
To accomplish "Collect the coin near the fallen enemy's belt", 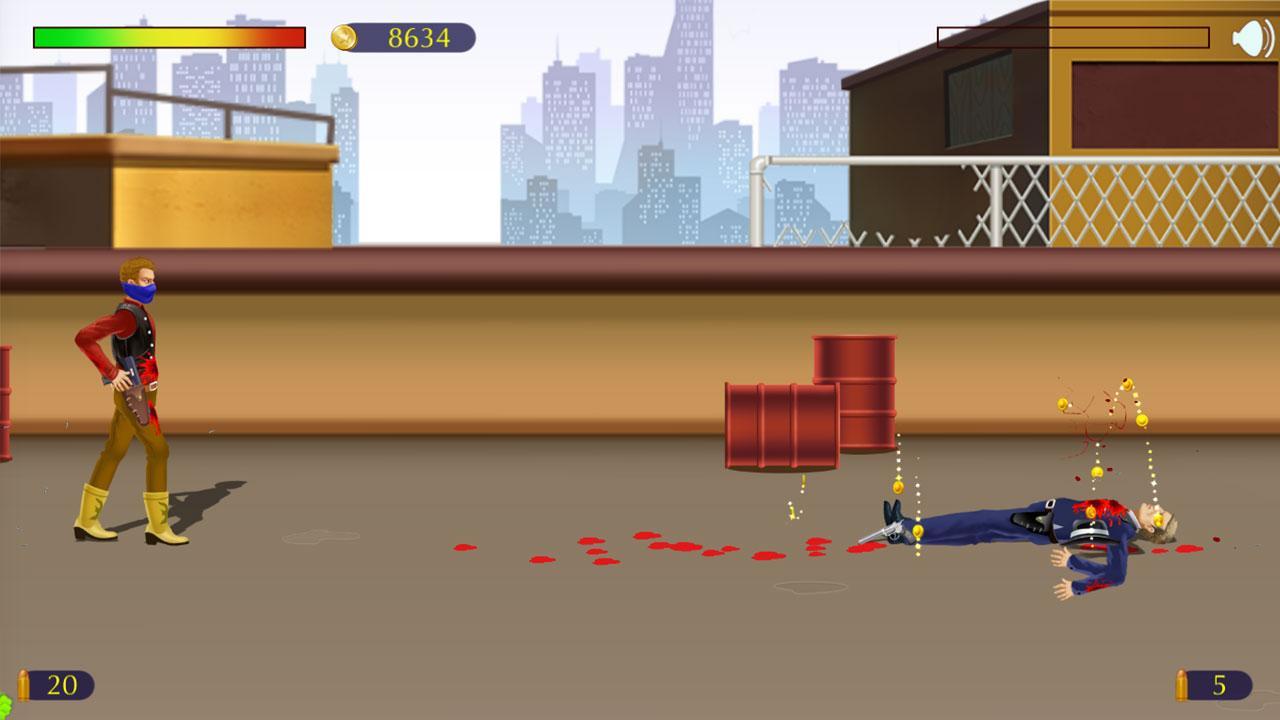I will [x=1089, y=511].
